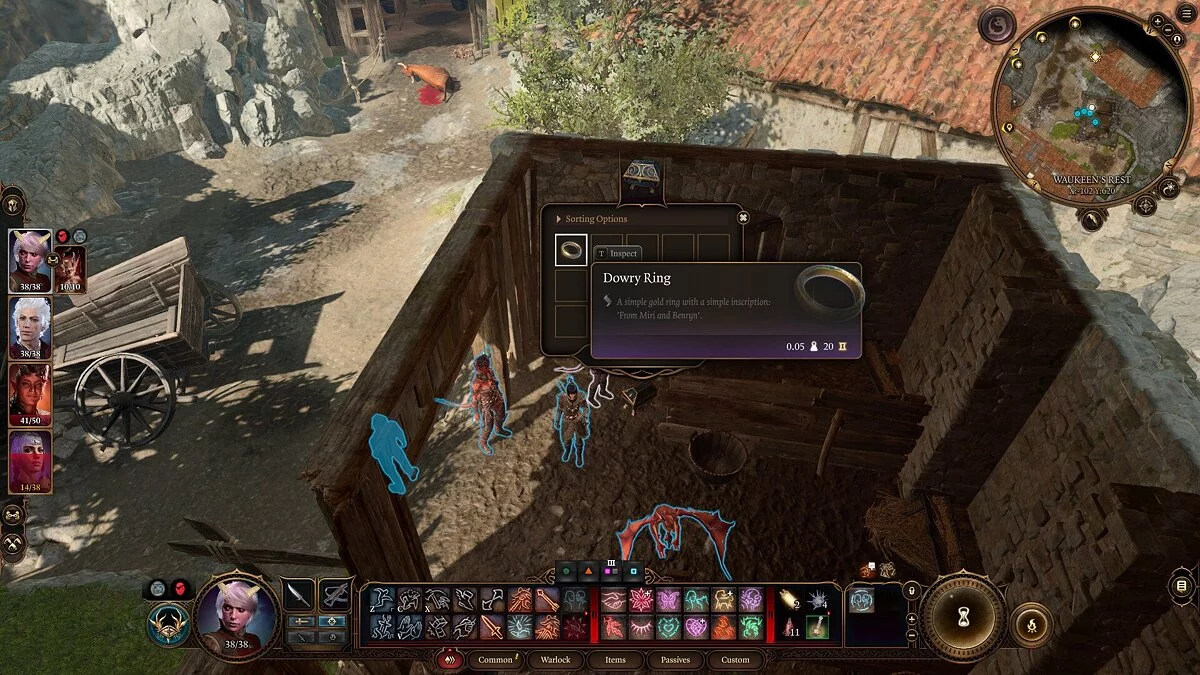Select the purple-hooded companion portrait
Image resolution: width=1200 pixels, height=675 pixels.
coord(30,462)
